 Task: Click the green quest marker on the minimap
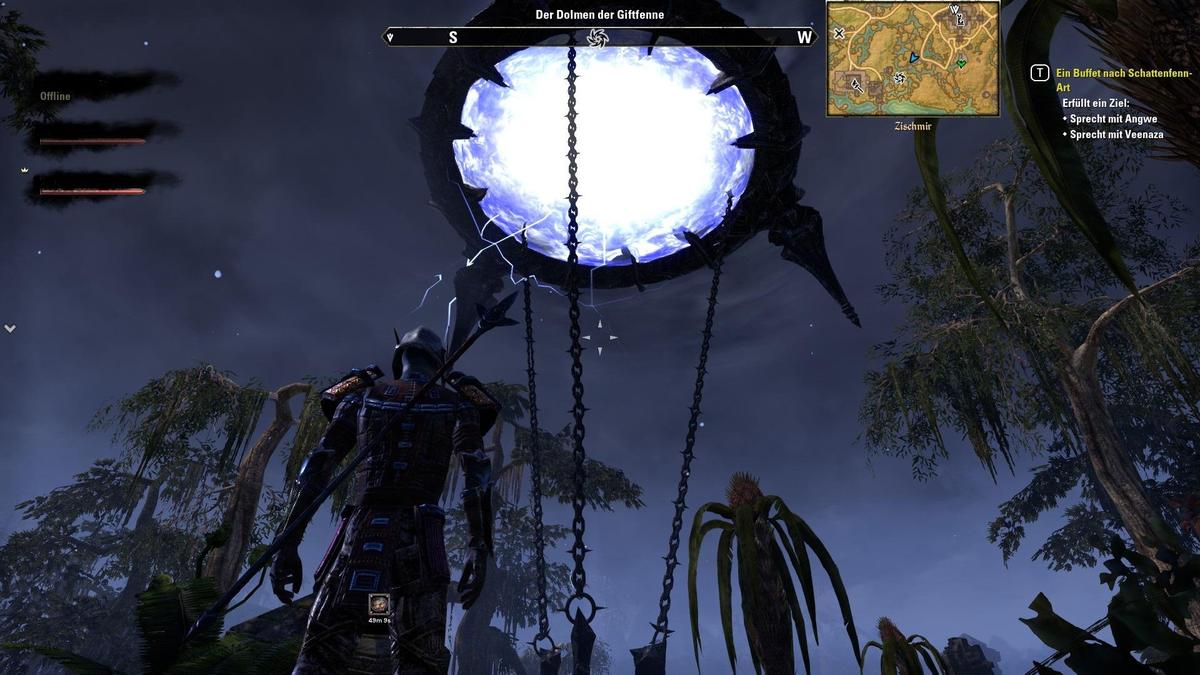961,63
